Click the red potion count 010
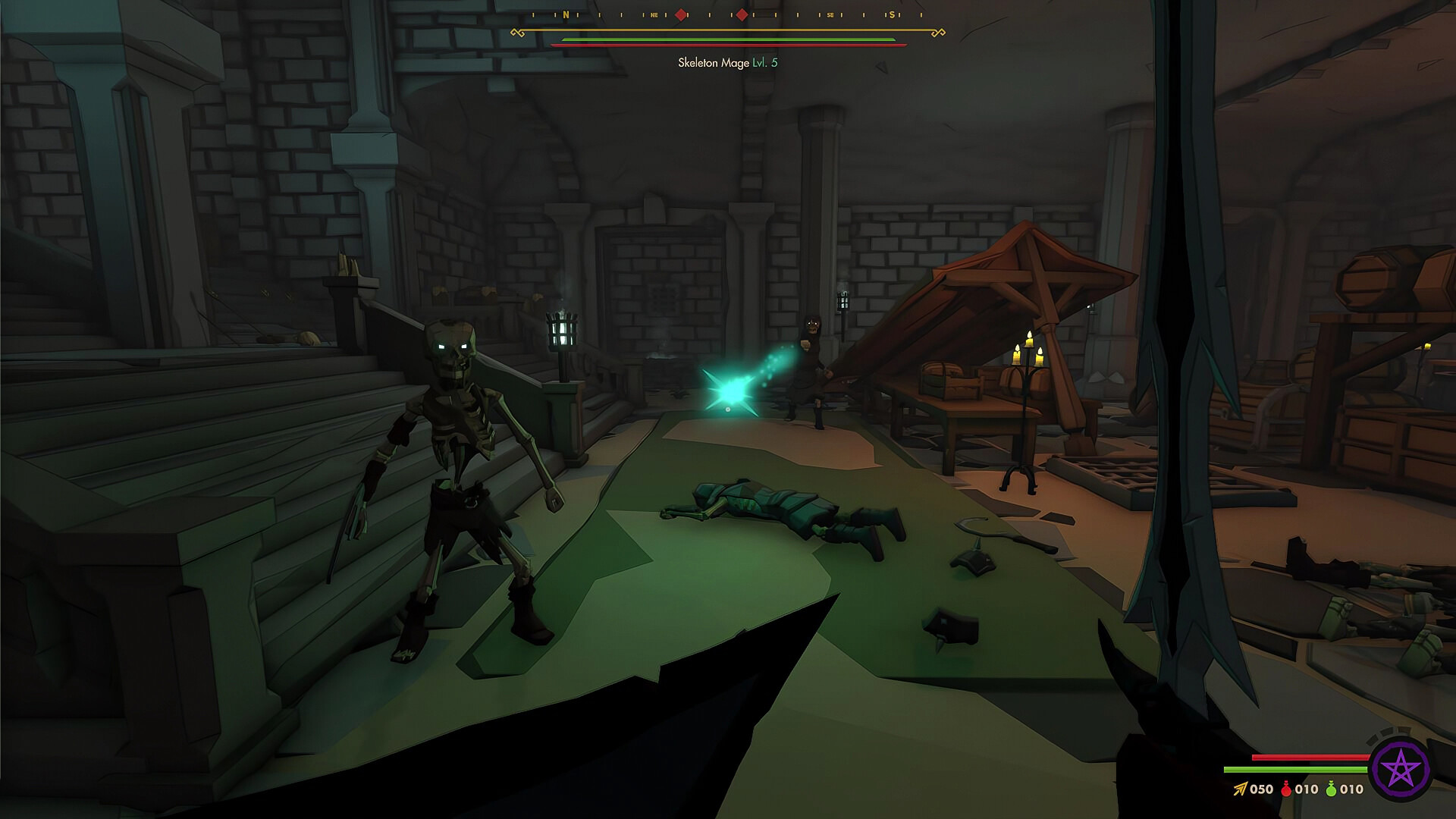1456x819 pixels. pos(1307,789)
